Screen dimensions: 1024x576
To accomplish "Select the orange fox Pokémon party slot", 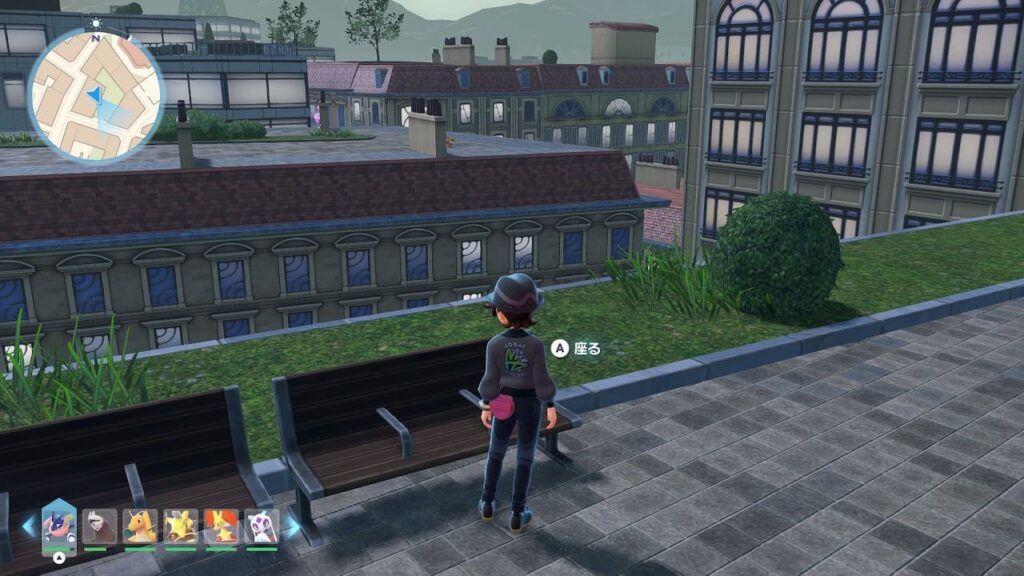I will click(x=220, y=525).
